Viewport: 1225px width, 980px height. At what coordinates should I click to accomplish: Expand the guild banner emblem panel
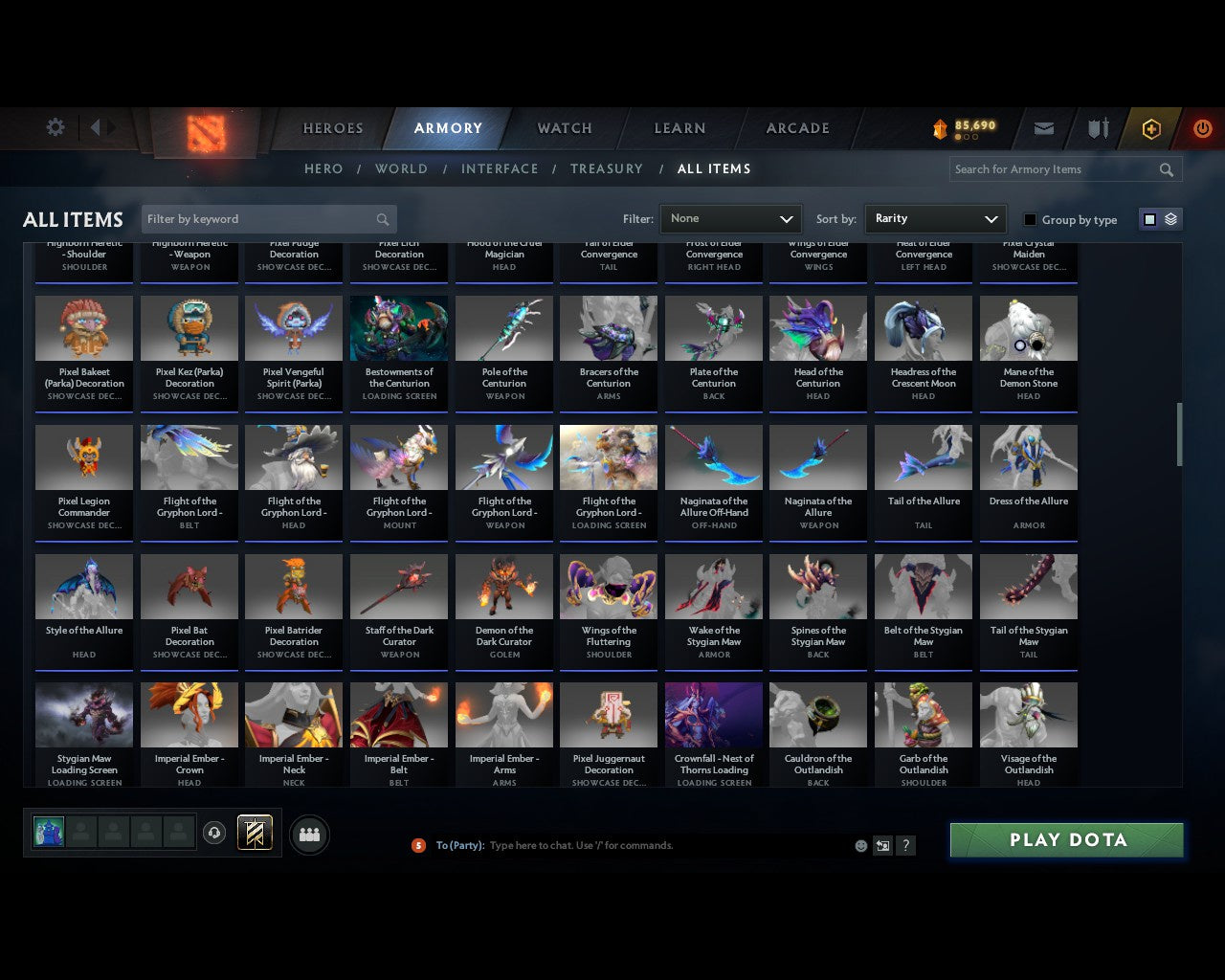click(x=256, y=832)
